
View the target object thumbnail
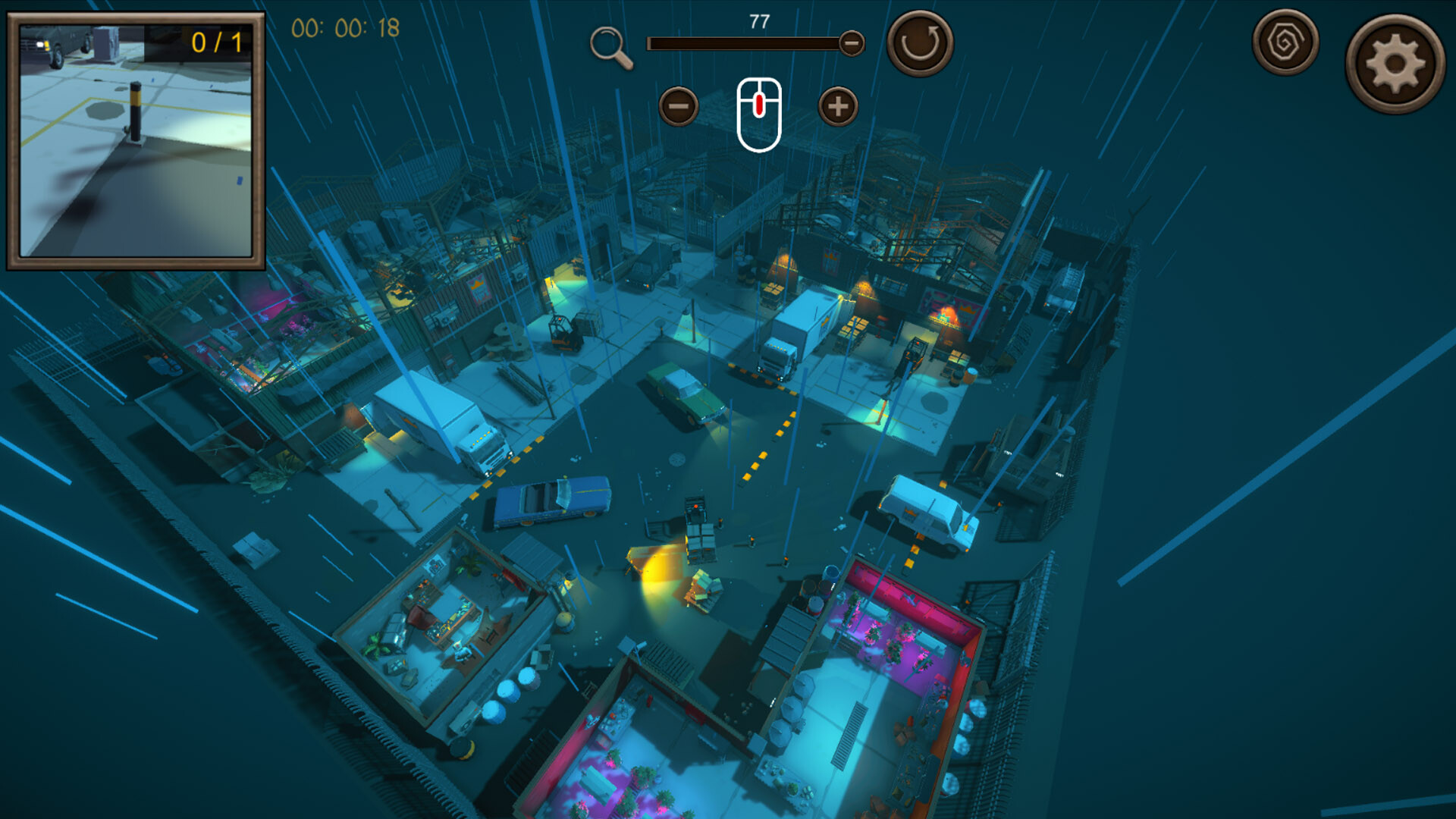(x=136, y=144)
